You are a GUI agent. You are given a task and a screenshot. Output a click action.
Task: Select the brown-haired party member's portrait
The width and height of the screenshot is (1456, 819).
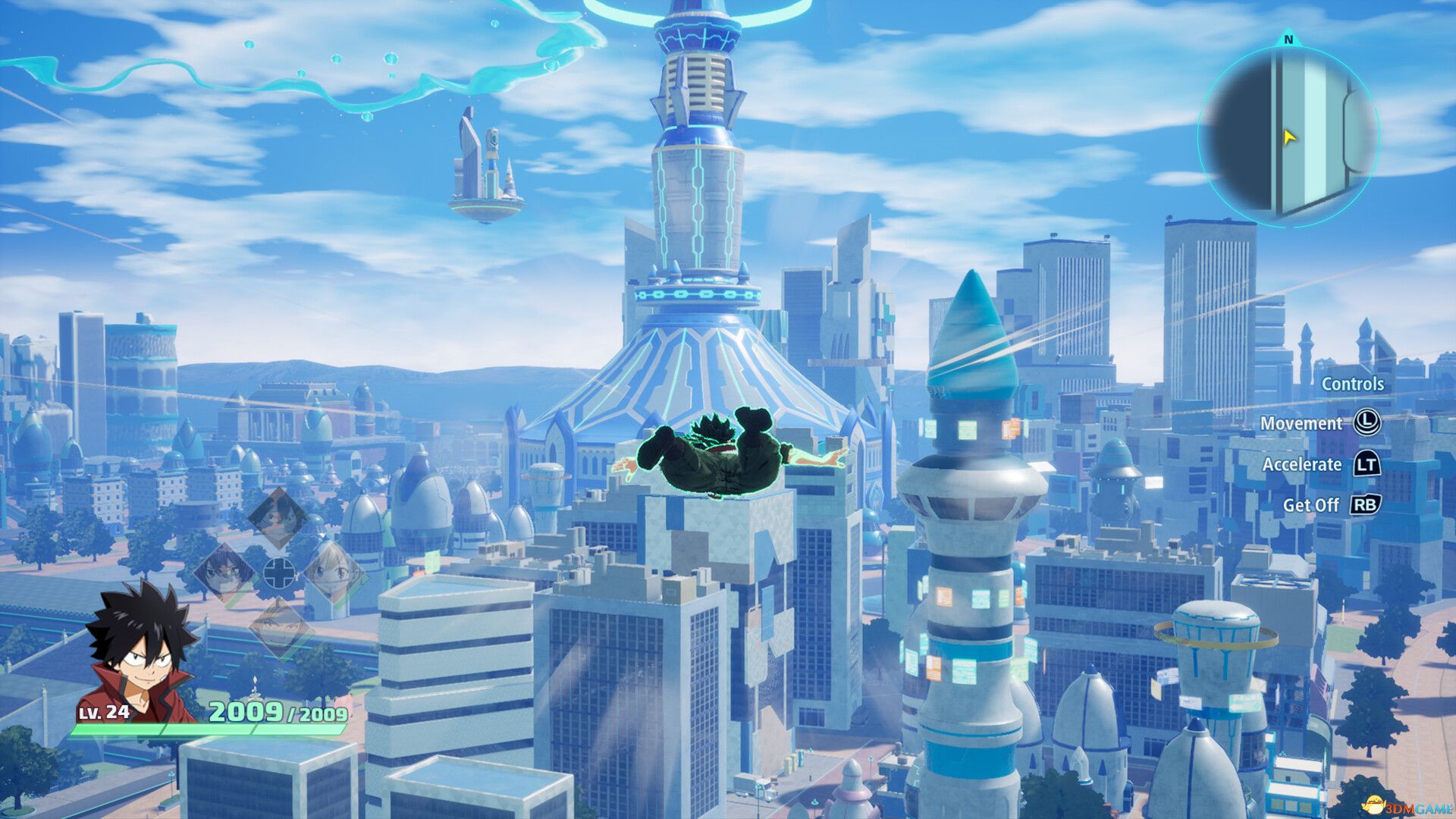click(280, 627)
